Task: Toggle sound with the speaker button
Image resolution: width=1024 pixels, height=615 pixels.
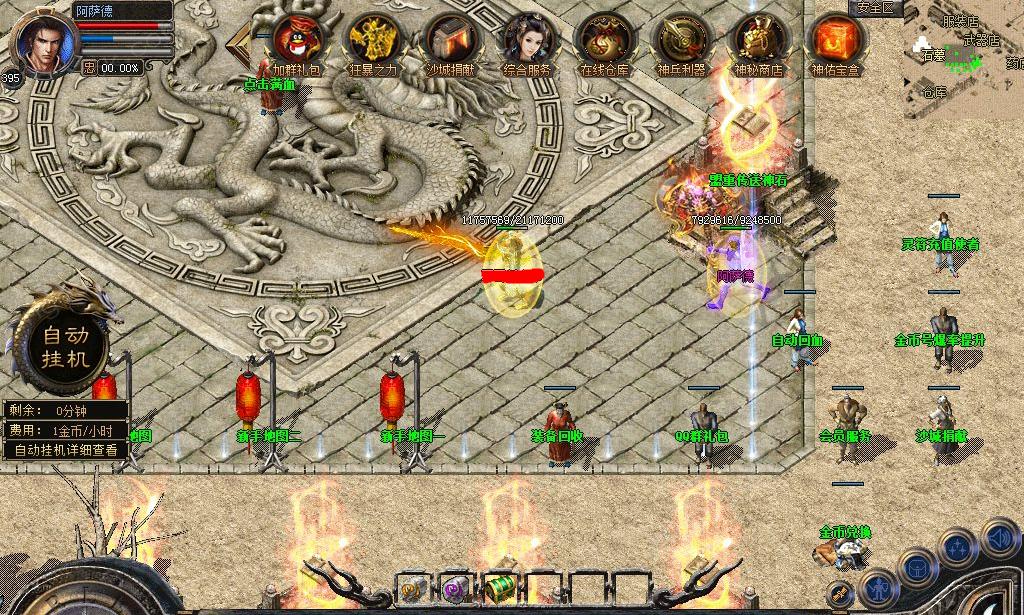Action: click(x=1000, y=538)
